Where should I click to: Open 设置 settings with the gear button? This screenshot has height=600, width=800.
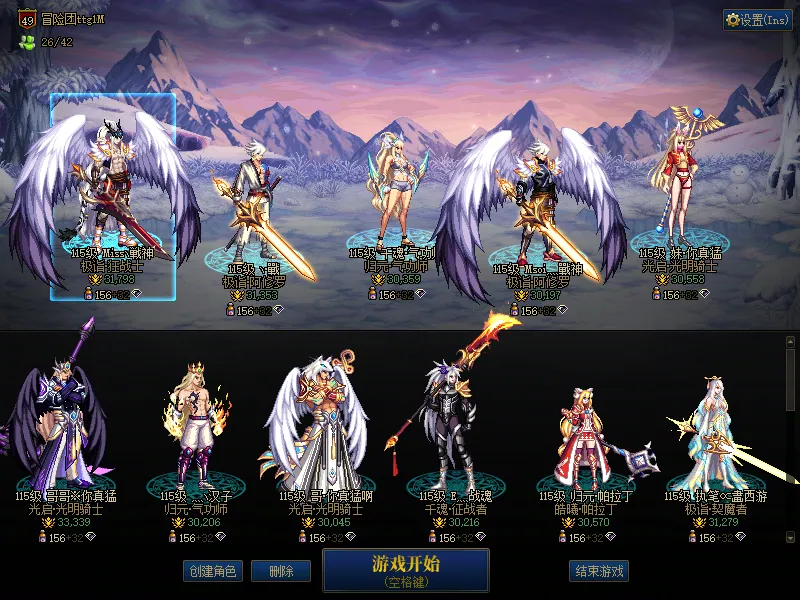point(757,20)
